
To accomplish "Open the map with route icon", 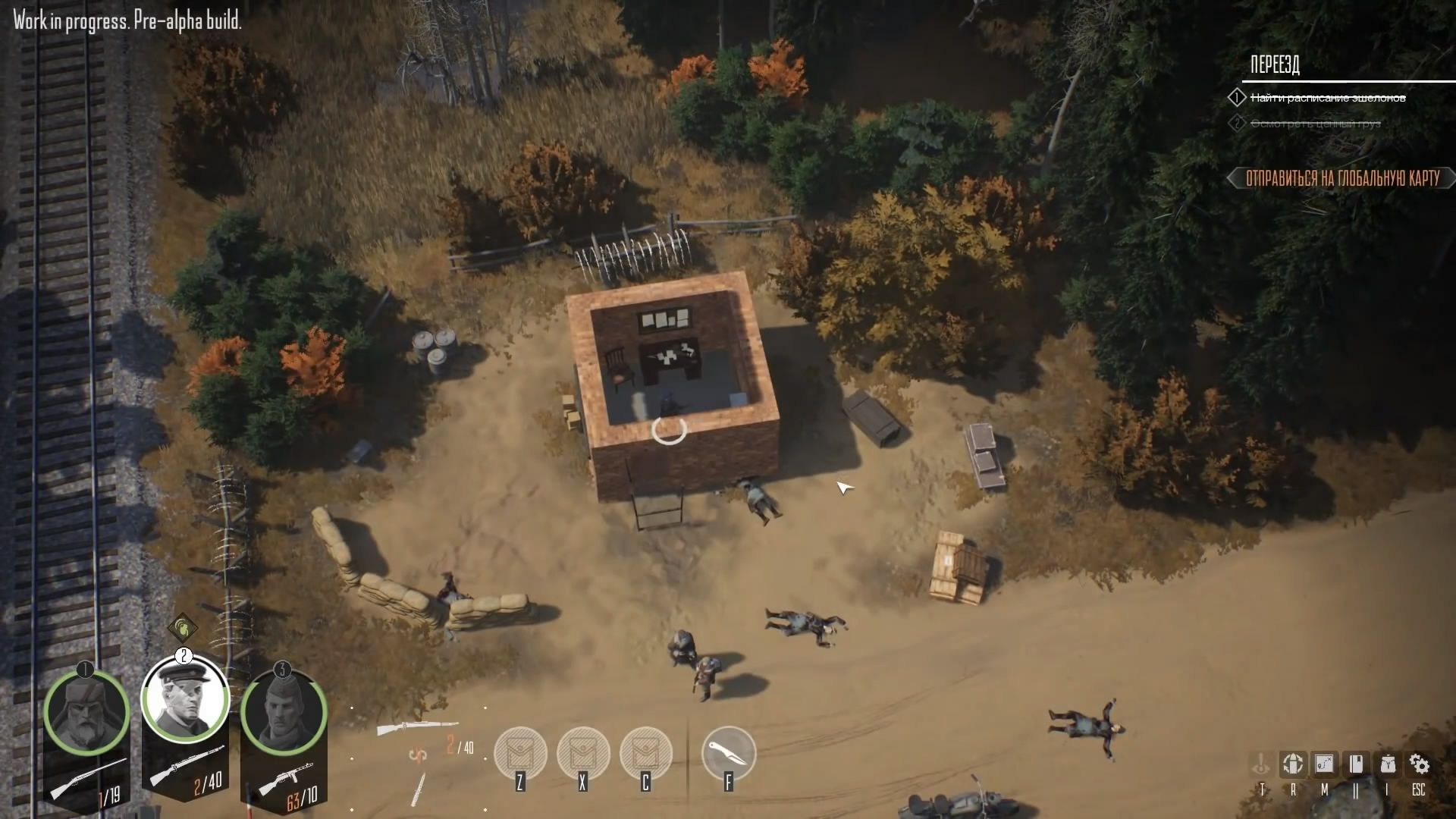I will (1324, 764).
